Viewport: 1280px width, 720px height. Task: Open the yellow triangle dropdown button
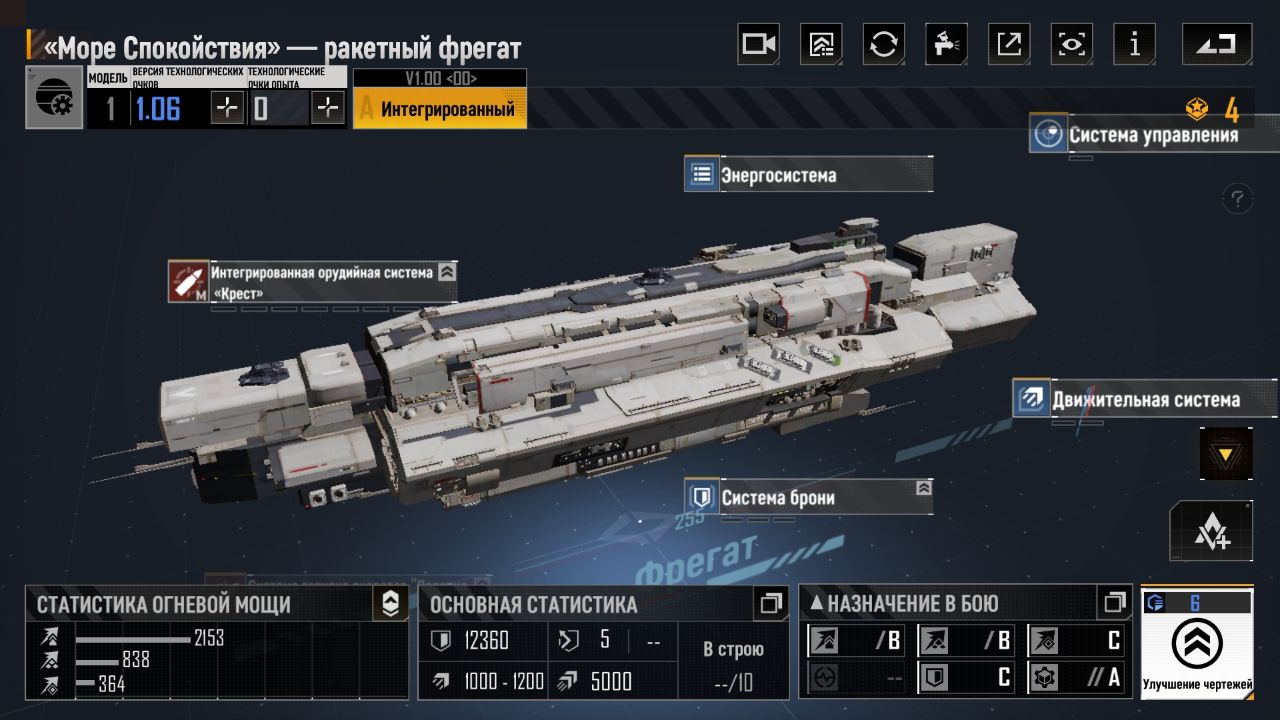1225,454
